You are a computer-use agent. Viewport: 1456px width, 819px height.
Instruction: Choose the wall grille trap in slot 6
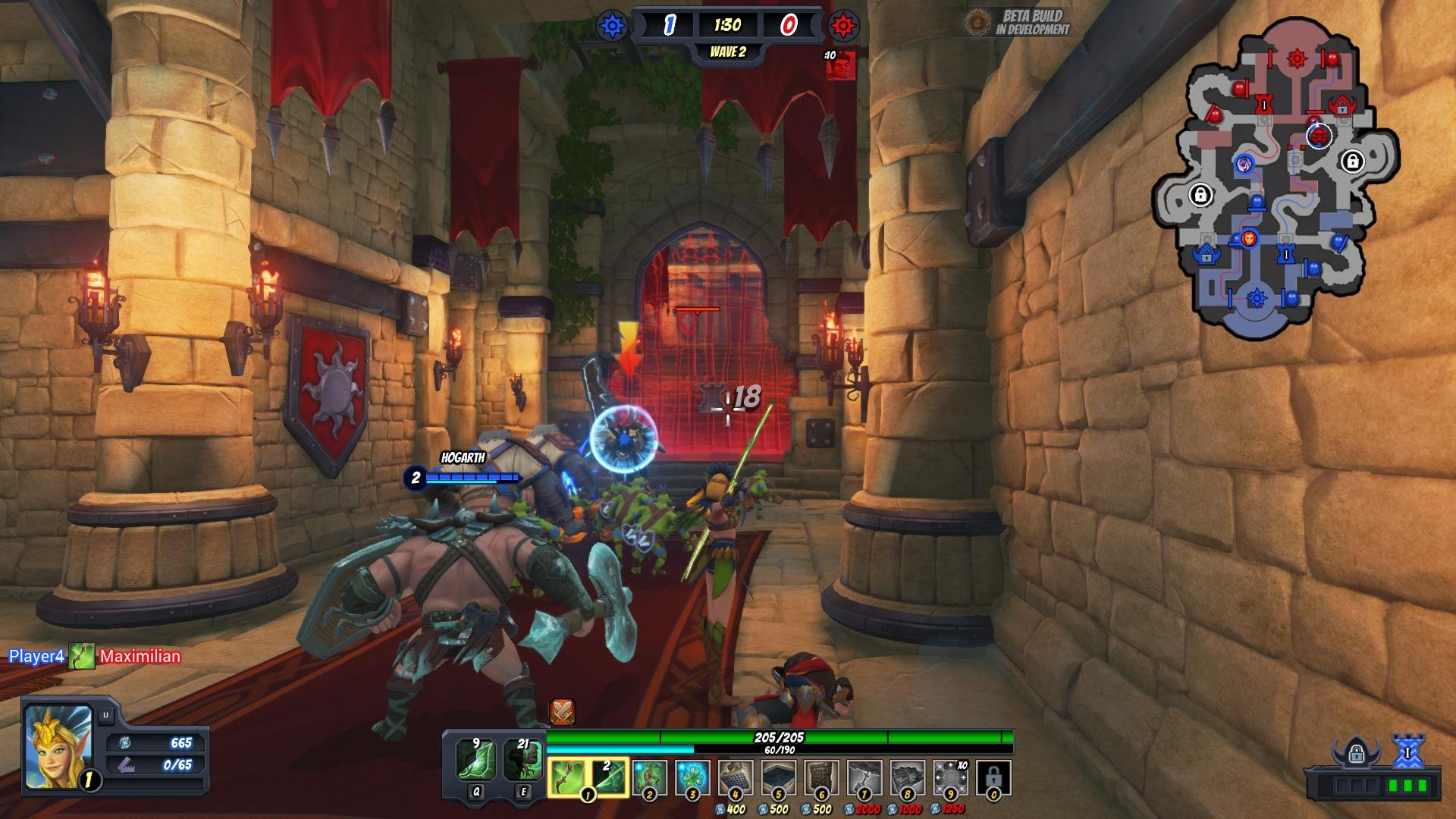point(821,777)
